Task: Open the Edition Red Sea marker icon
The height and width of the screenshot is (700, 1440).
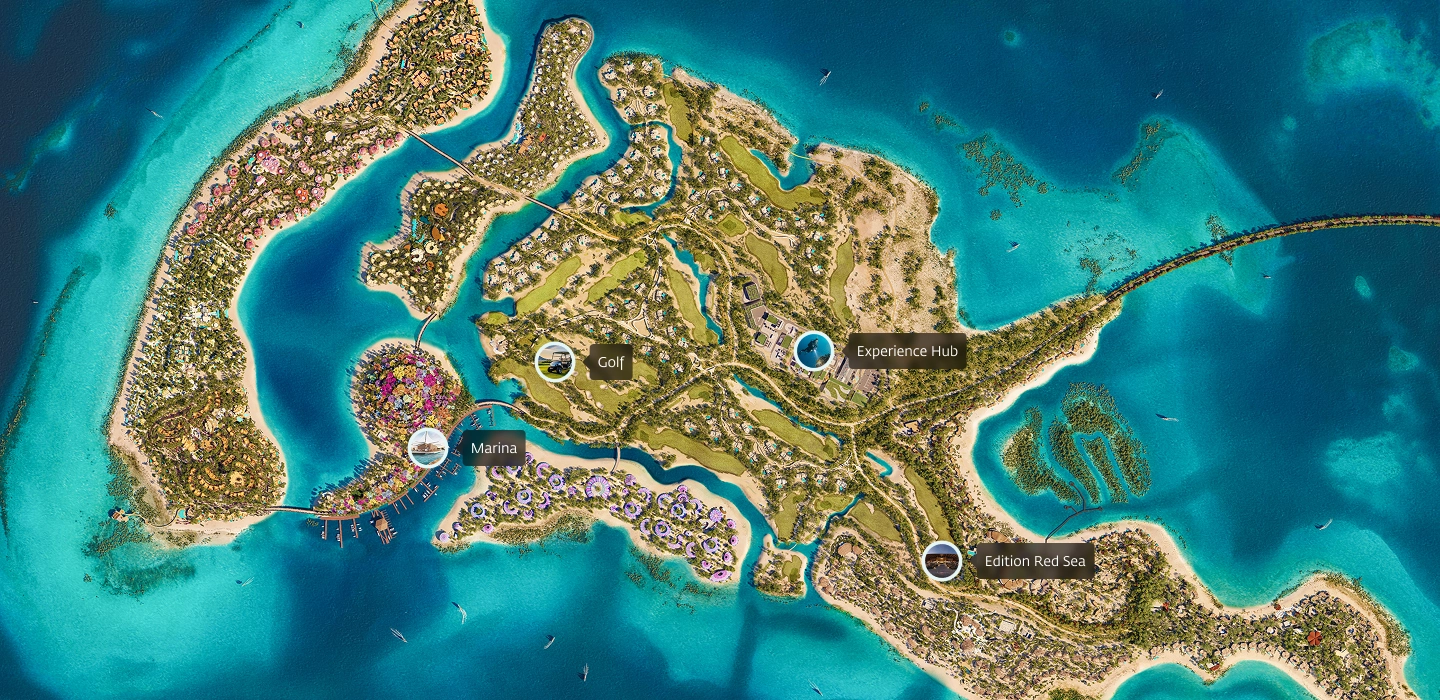Action: pos(941,561)
